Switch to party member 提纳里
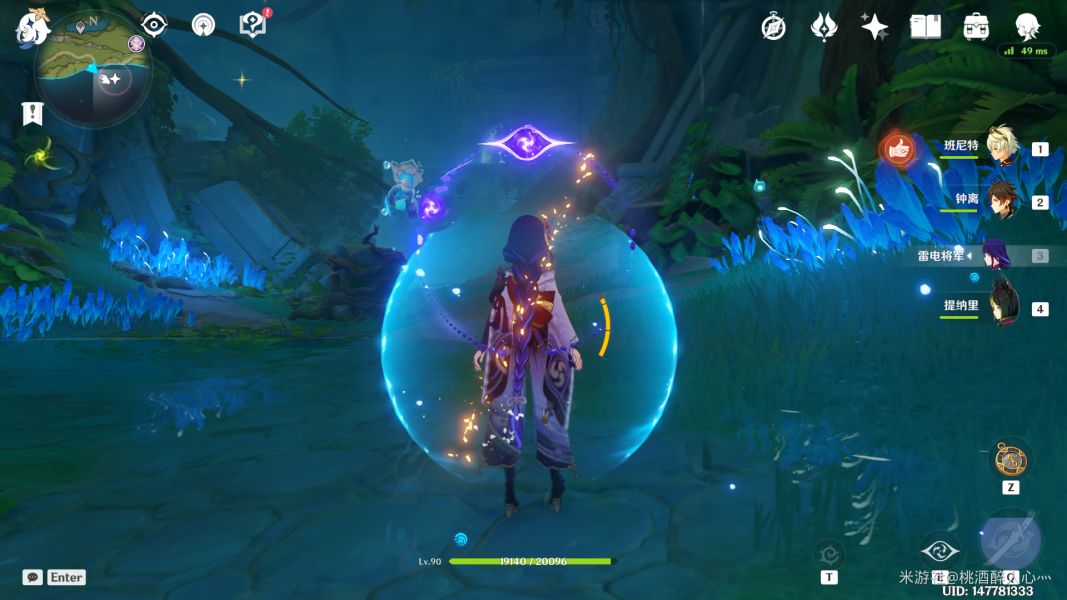This screenshot has height=600, width=1067. click(x=1001, y=307)
